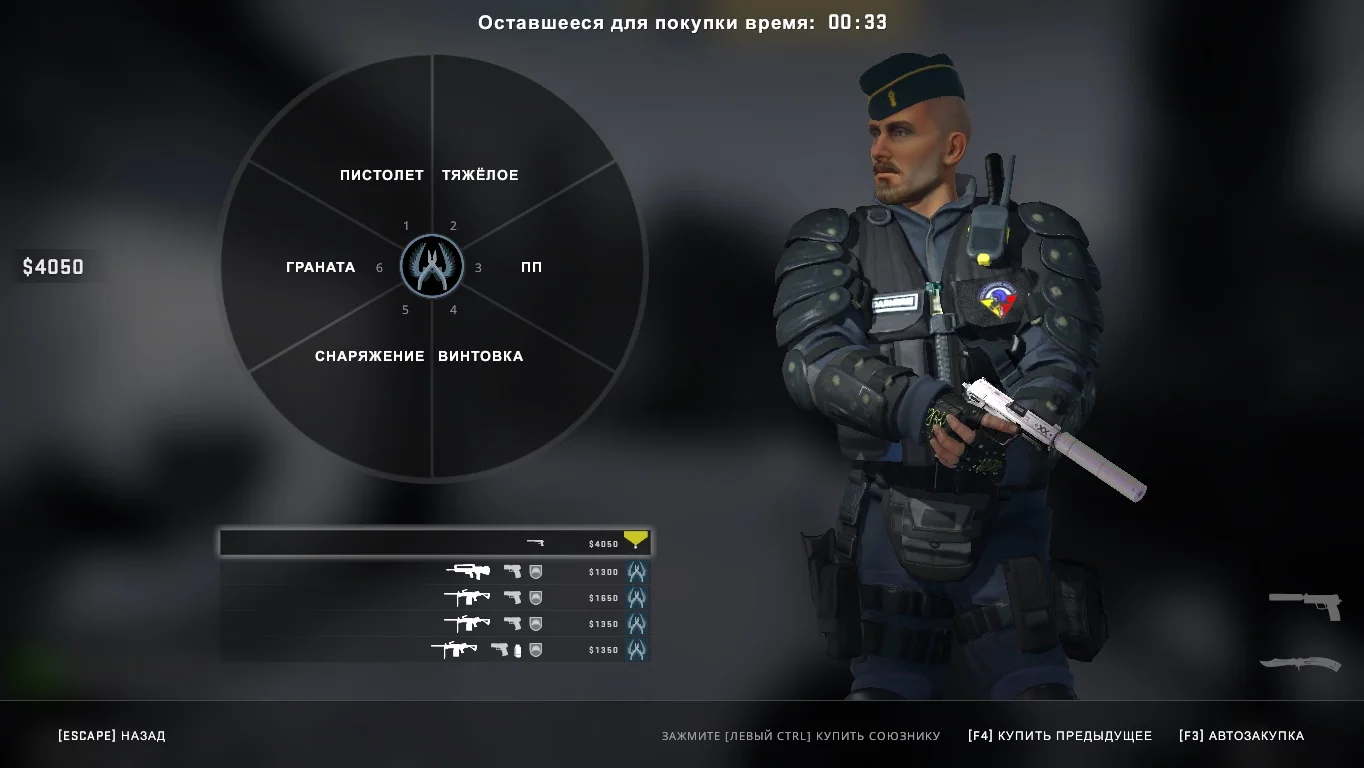This screenshot has width=1364, height=768.
Task: Click КУПИТЬ ПРЕДЫДУЩЕЕ to rebuy previous loadout
Action: [1059, 736]
